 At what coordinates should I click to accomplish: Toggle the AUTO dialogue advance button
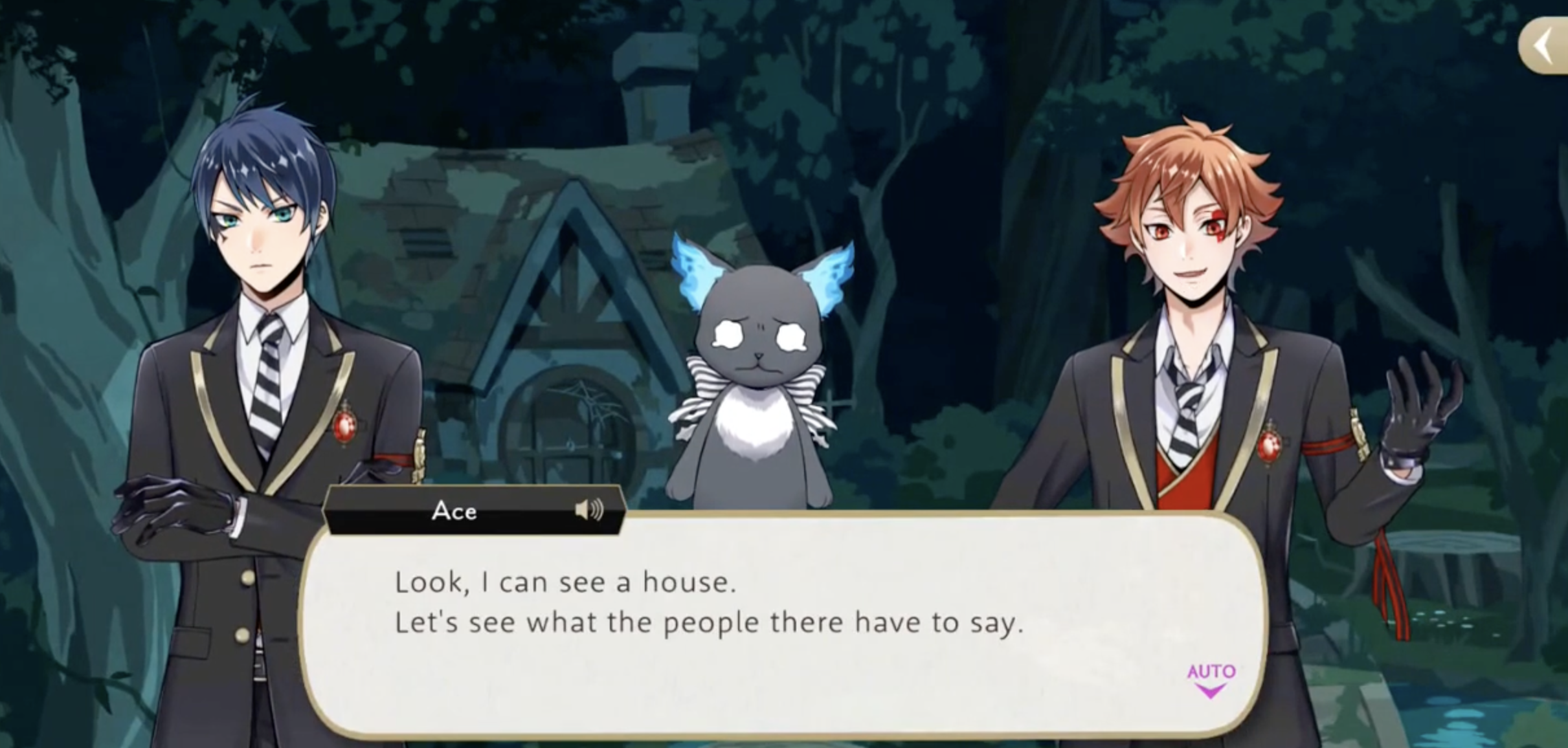pos(1210,679)
